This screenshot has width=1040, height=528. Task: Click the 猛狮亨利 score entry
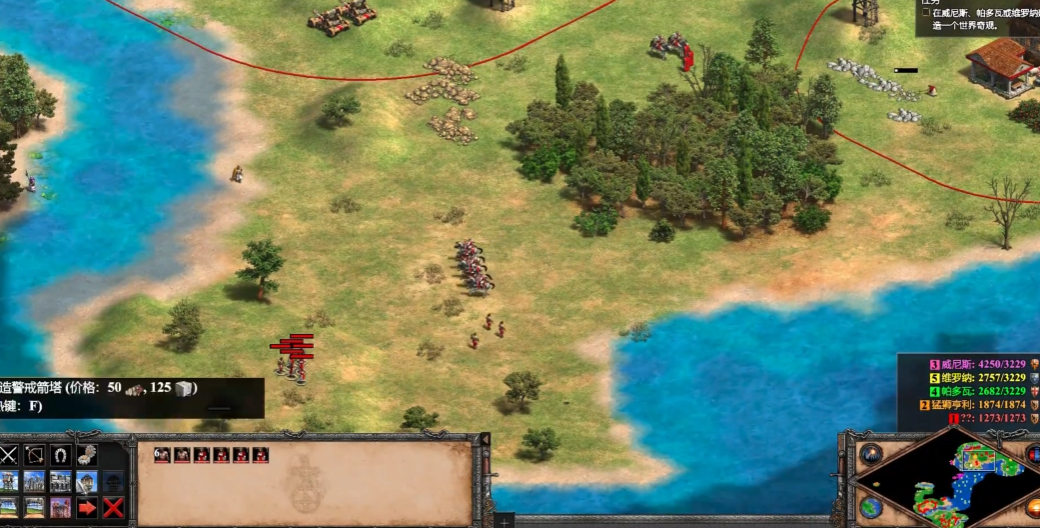click(x=980, y=405)
